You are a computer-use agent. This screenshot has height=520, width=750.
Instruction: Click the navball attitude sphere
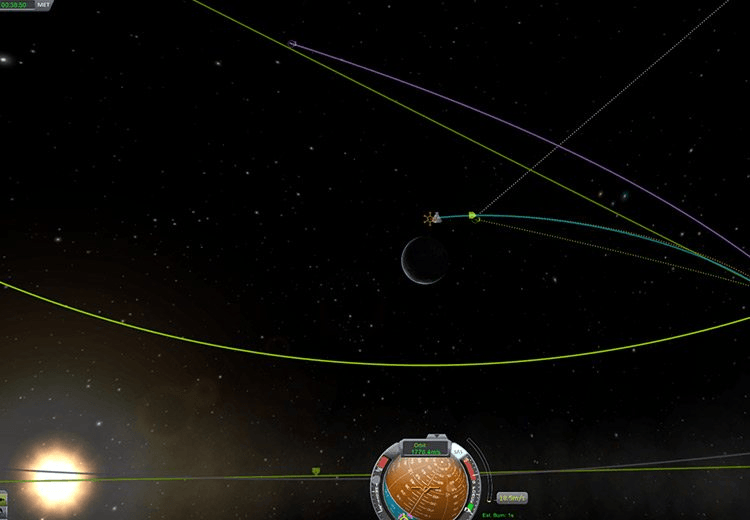point(427,490)
